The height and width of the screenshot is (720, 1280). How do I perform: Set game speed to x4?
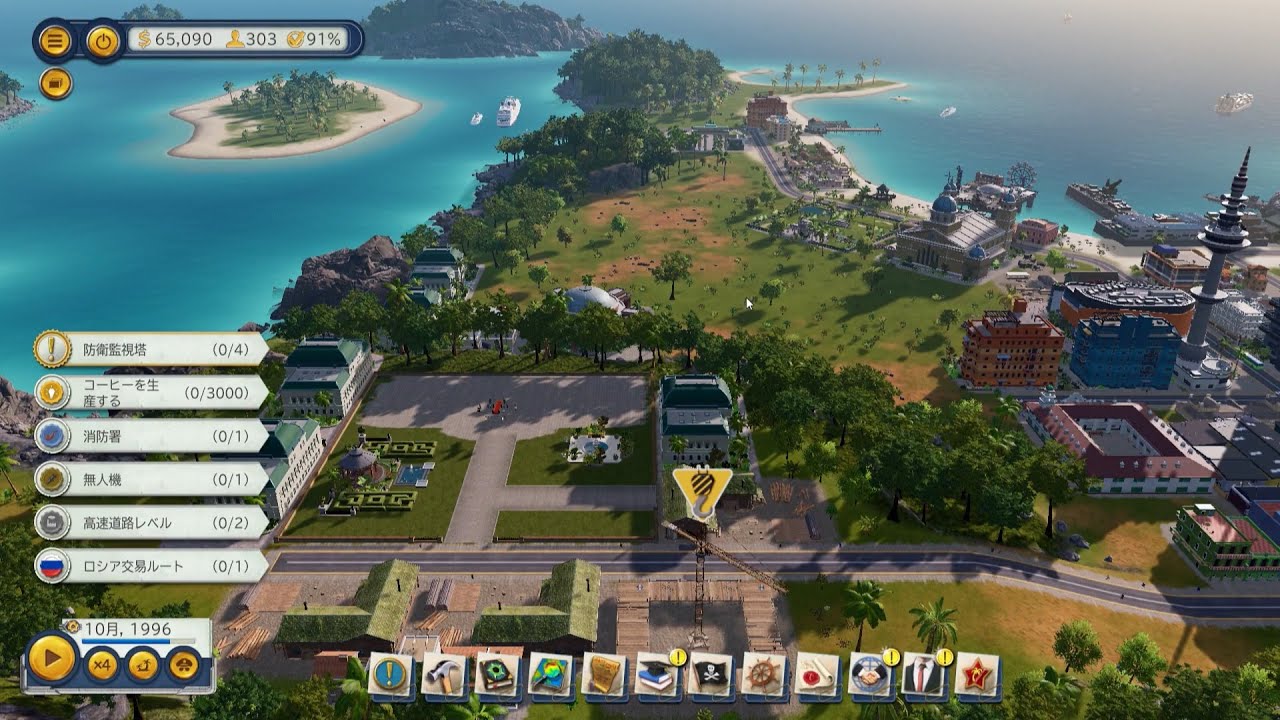[x=101, y=665]
